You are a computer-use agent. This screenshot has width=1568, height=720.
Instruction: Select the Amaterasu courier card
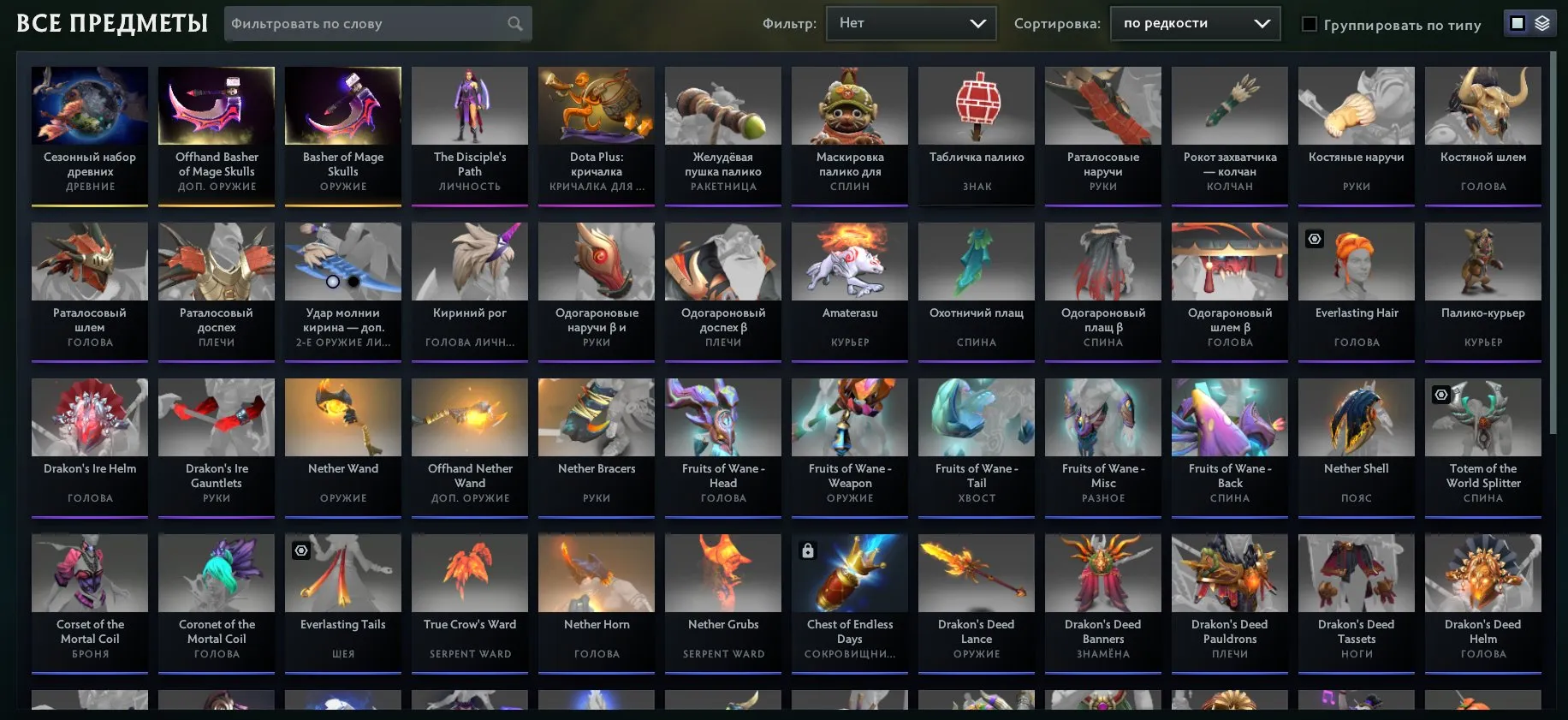pos(849,283)
